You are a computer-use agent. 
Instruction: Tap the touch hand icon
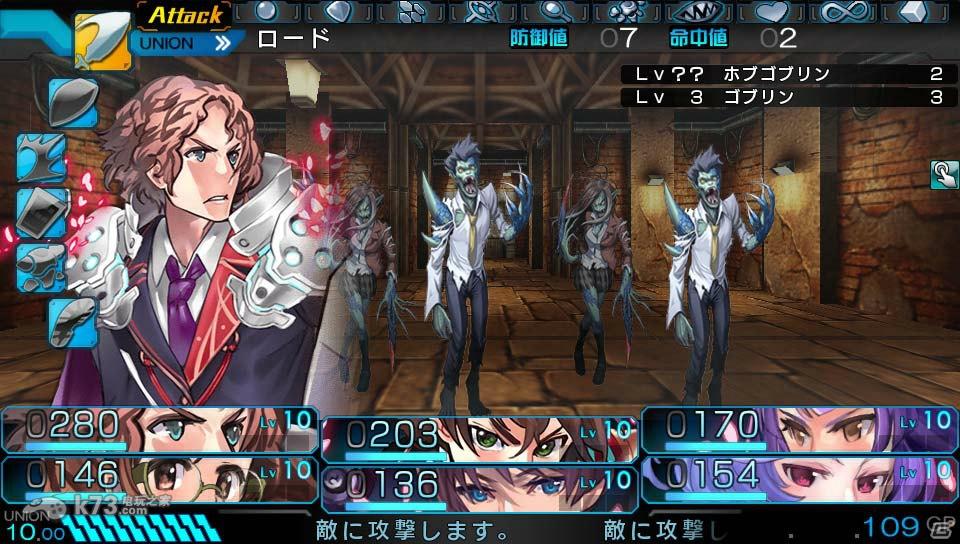click(x=943, y=175)
